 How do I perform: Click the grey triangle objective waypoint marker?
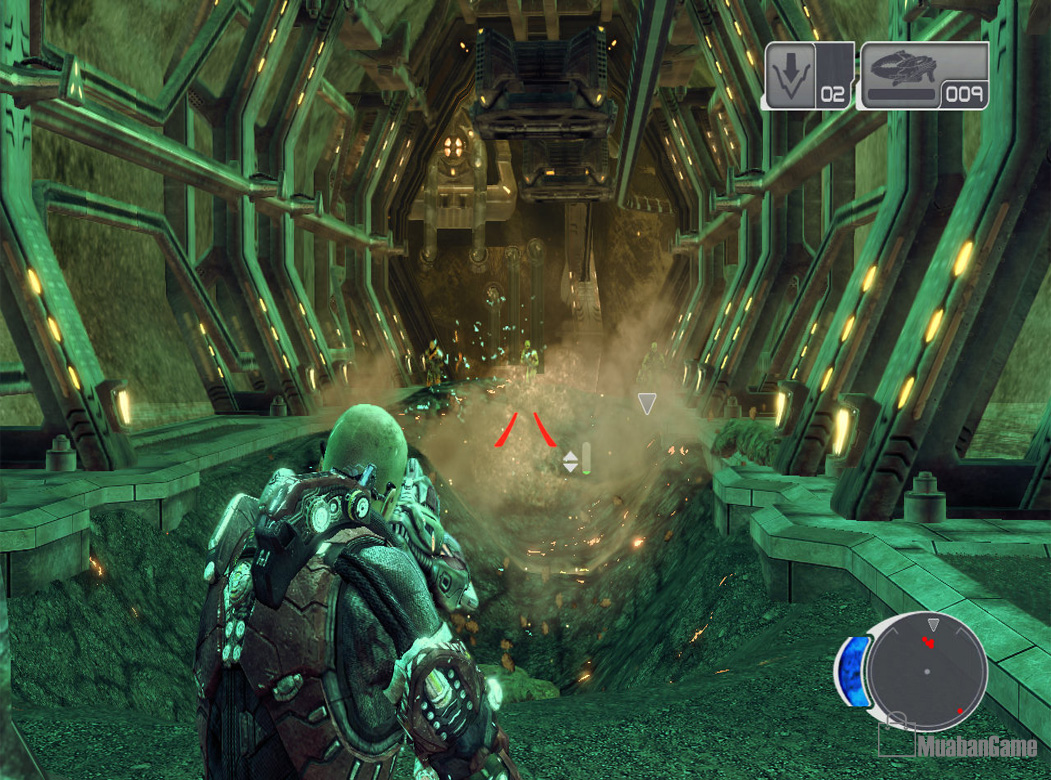coord(647,403)
